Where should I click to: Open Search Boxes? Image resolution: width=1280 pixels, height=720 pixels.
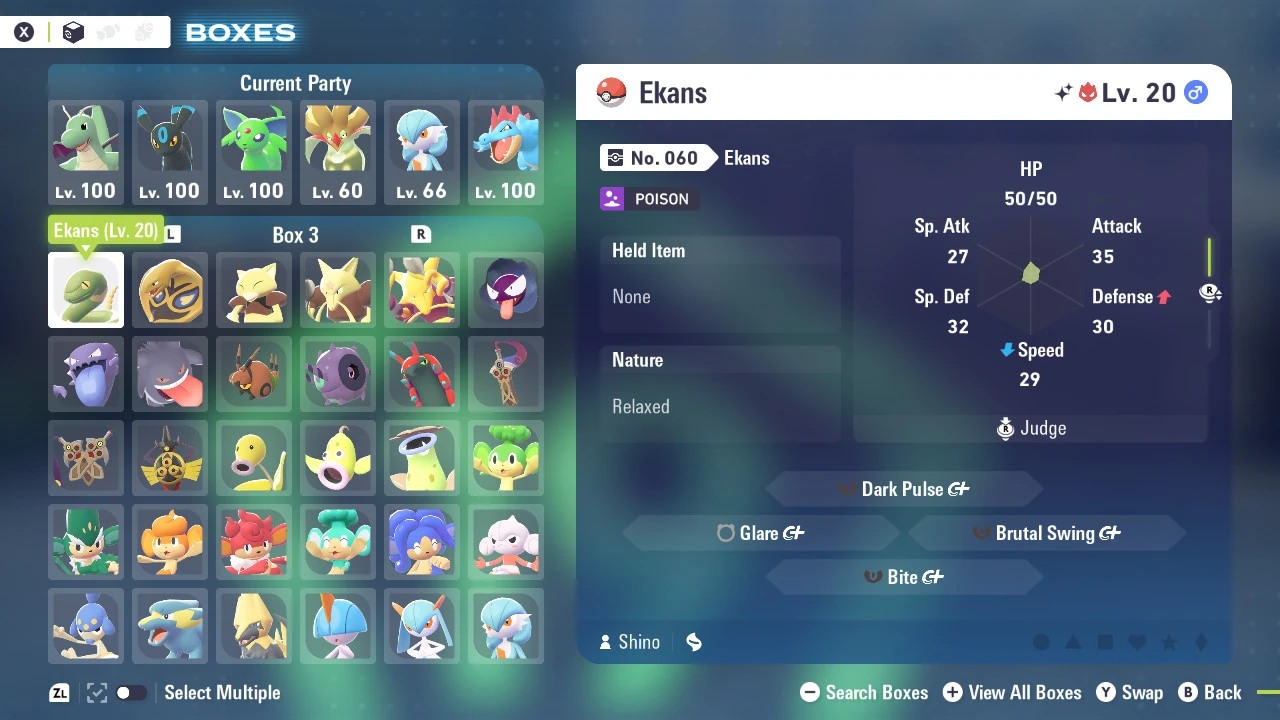click(864, 692)
